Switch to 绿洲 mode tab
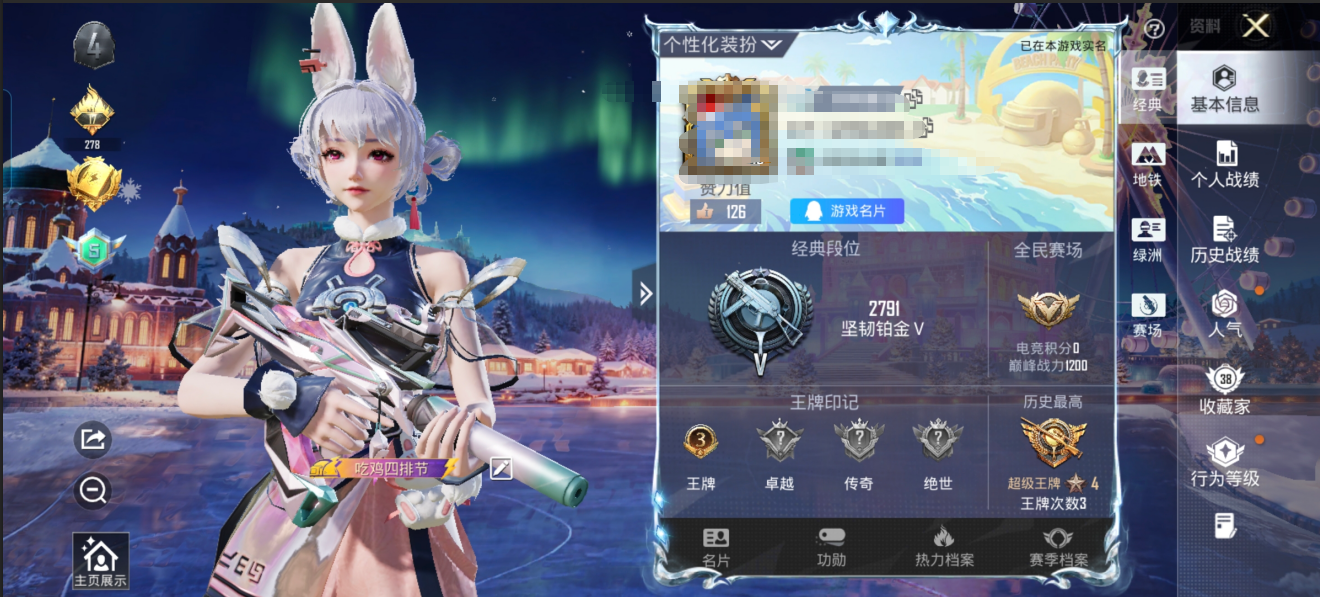1320x597 pixels. point(1147,240)
